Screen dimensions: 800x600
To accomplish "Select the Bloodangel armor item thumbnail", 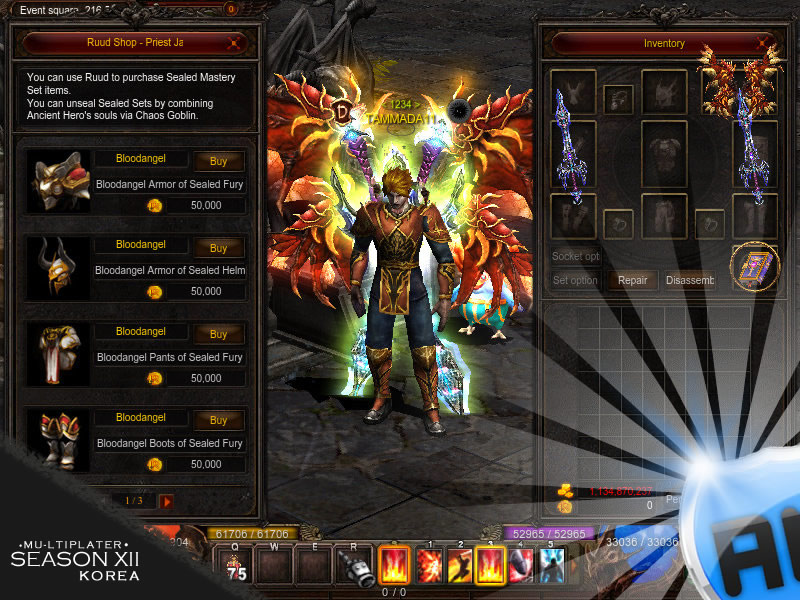I will pyautogui.click(x=59, y=181).
